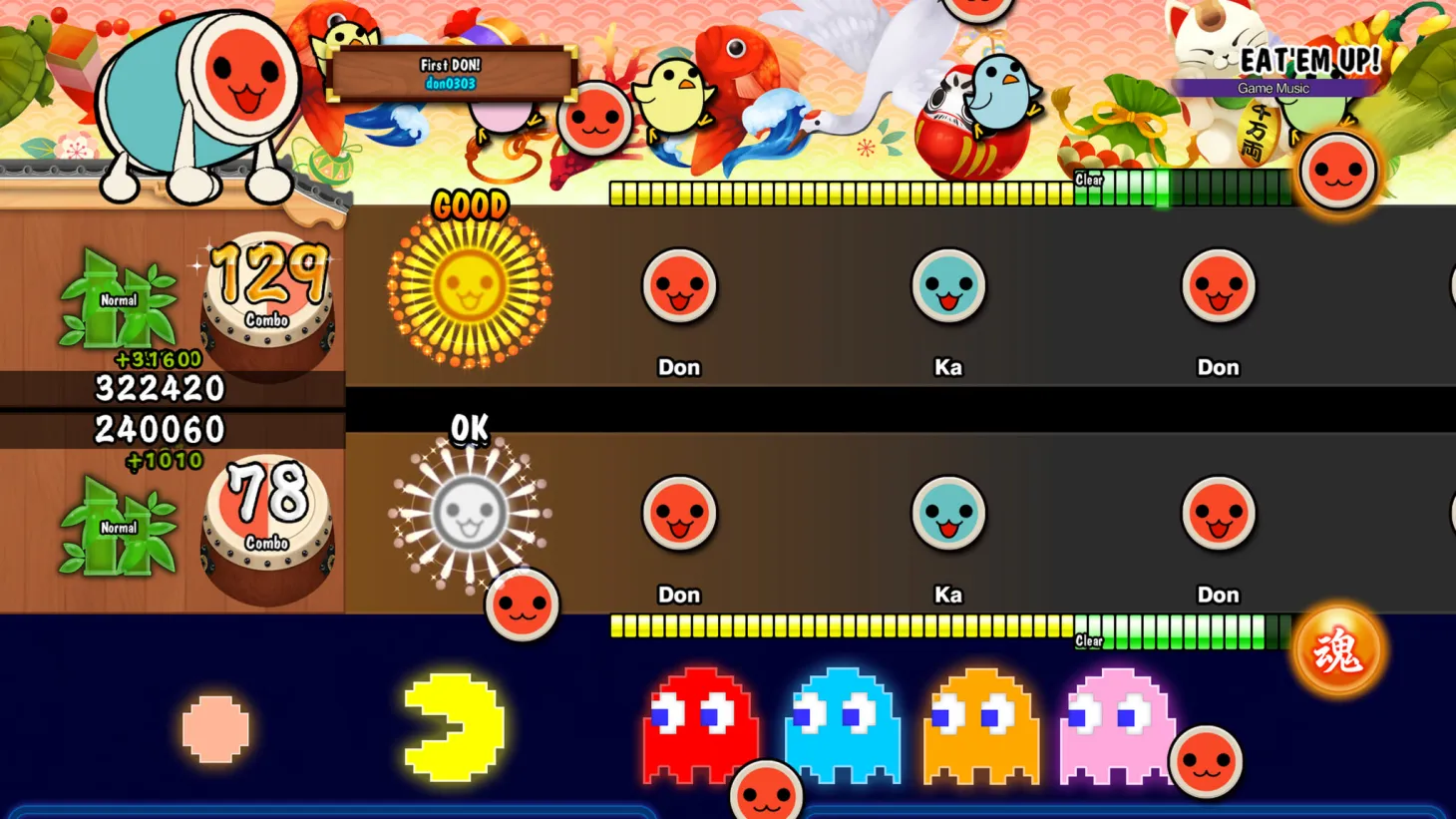Click the blue Ka note in player one's lane

tap(949, 285)
